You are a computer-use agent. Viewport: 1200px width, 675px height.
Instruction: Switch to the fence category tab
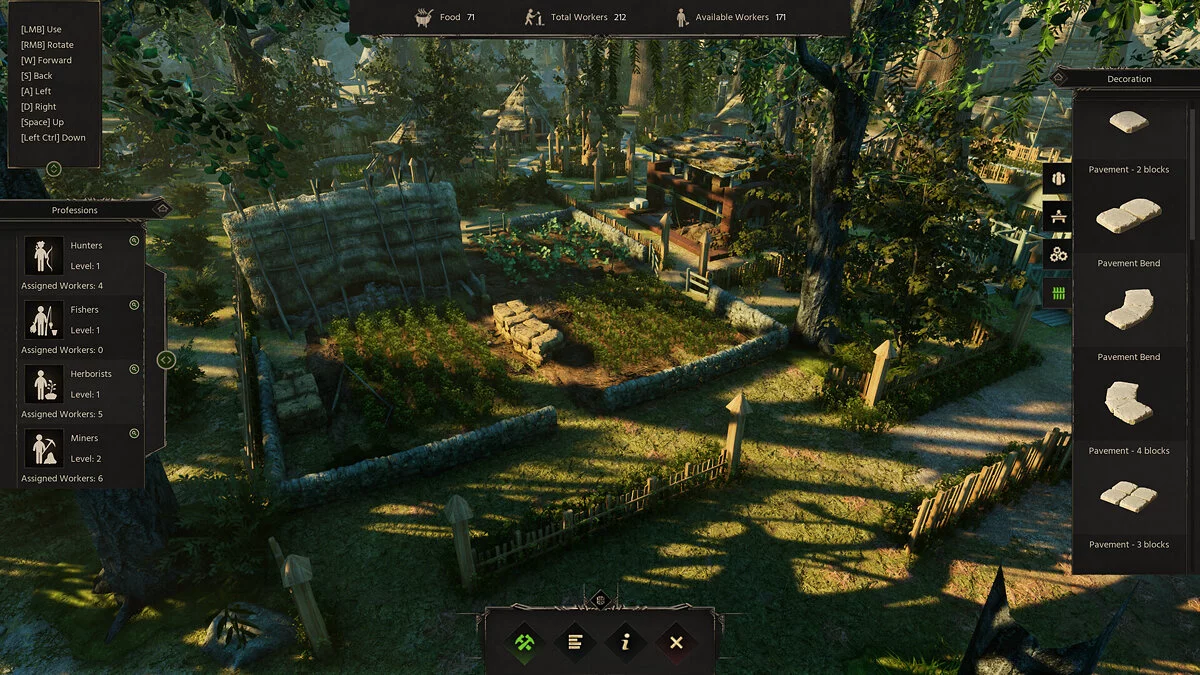(1058, 292)
